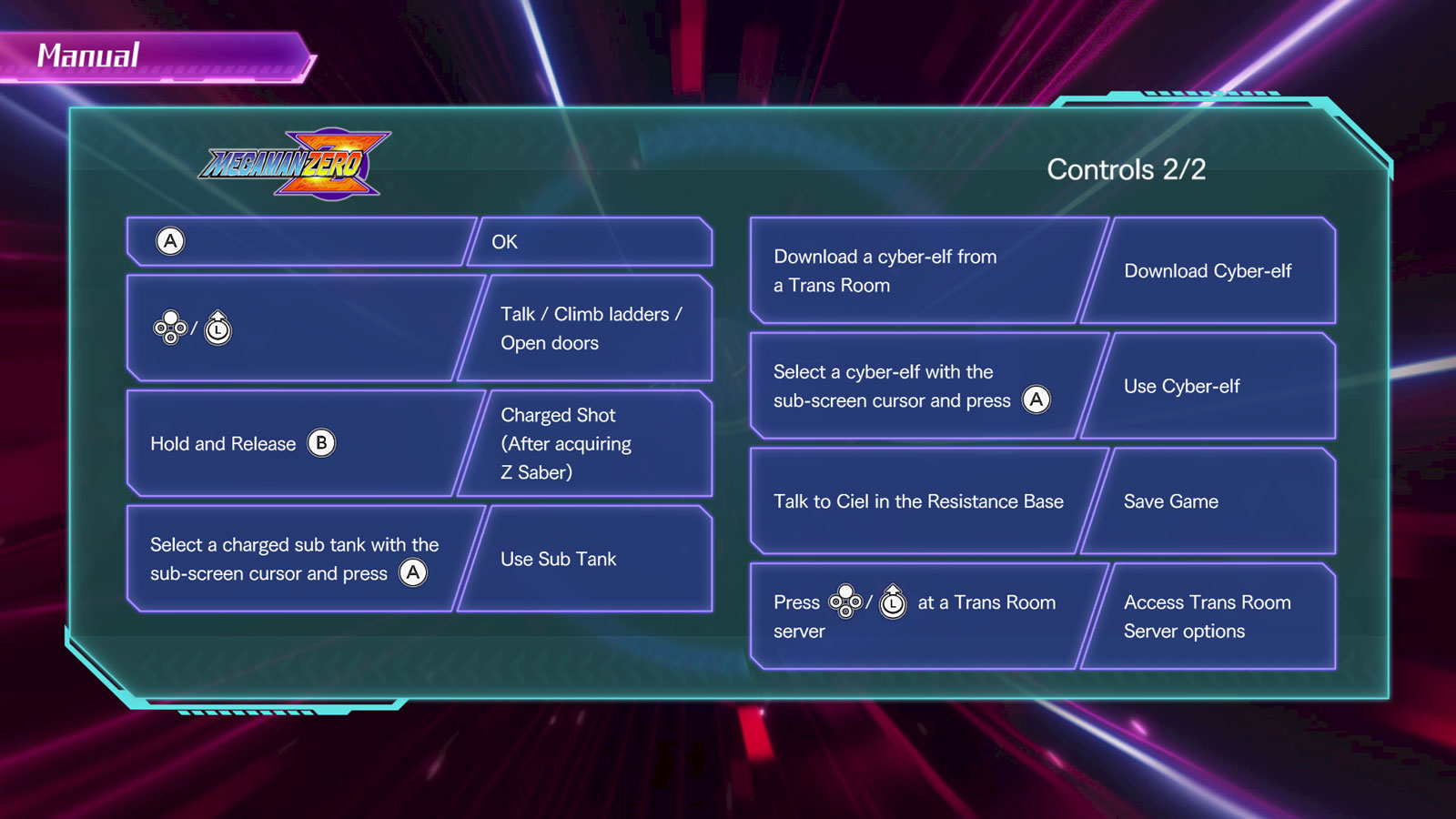Click the A icon in the cyber-elf row
The image size is (1456, 819).
tap(1038, 399)
